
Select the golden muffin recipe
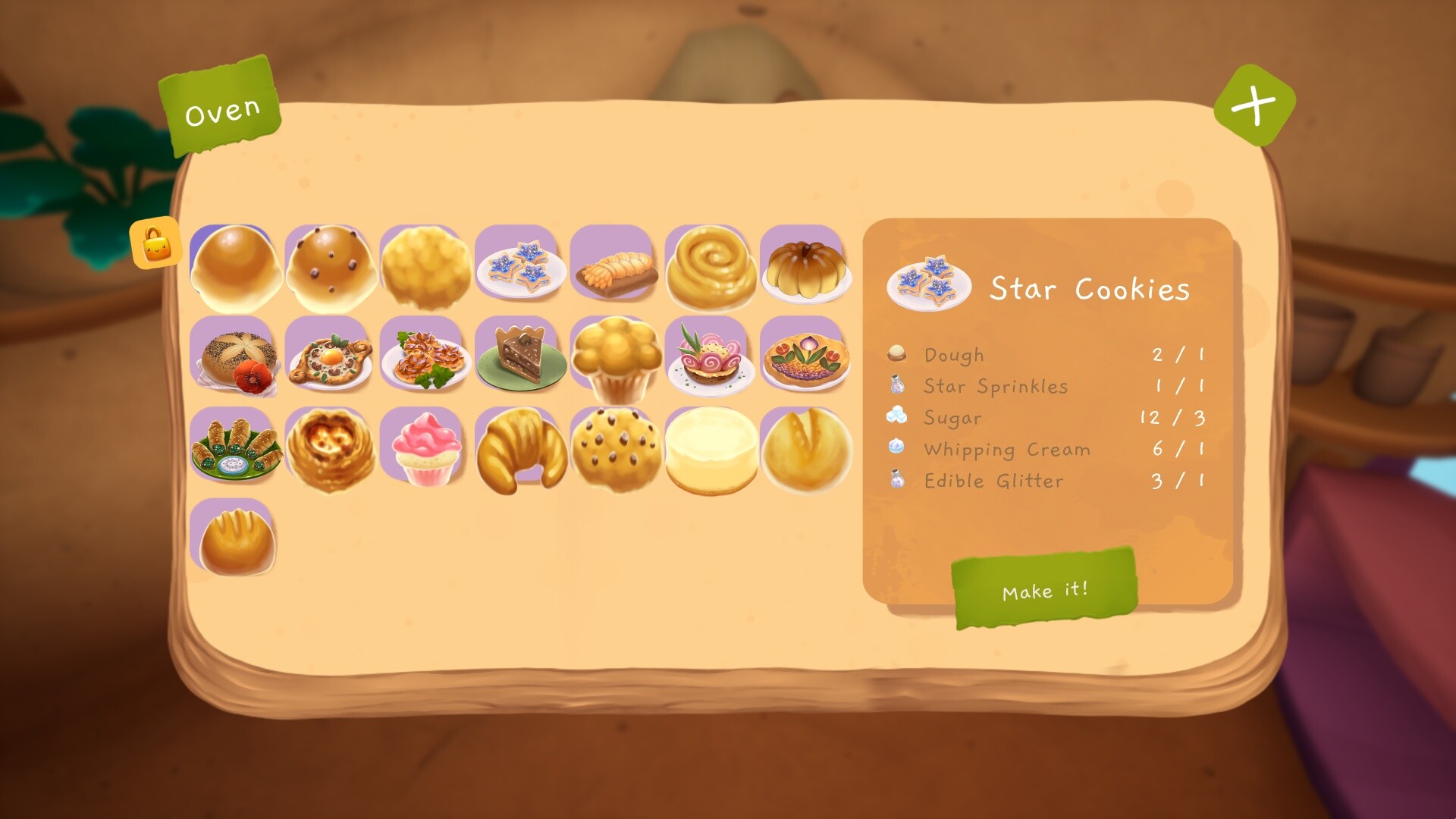pyautogui.click(x=615, y=358)
